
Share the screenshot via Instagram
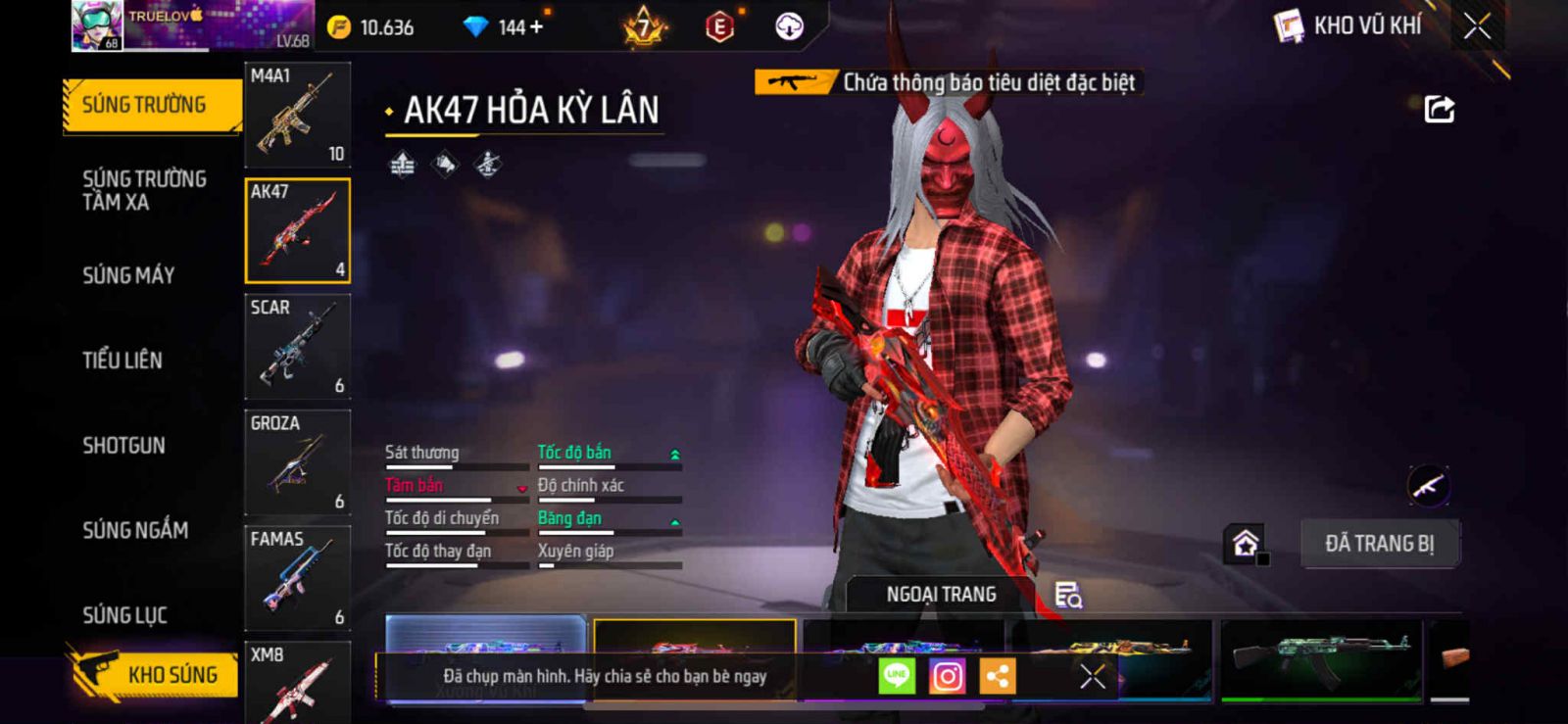click(947, 676)
